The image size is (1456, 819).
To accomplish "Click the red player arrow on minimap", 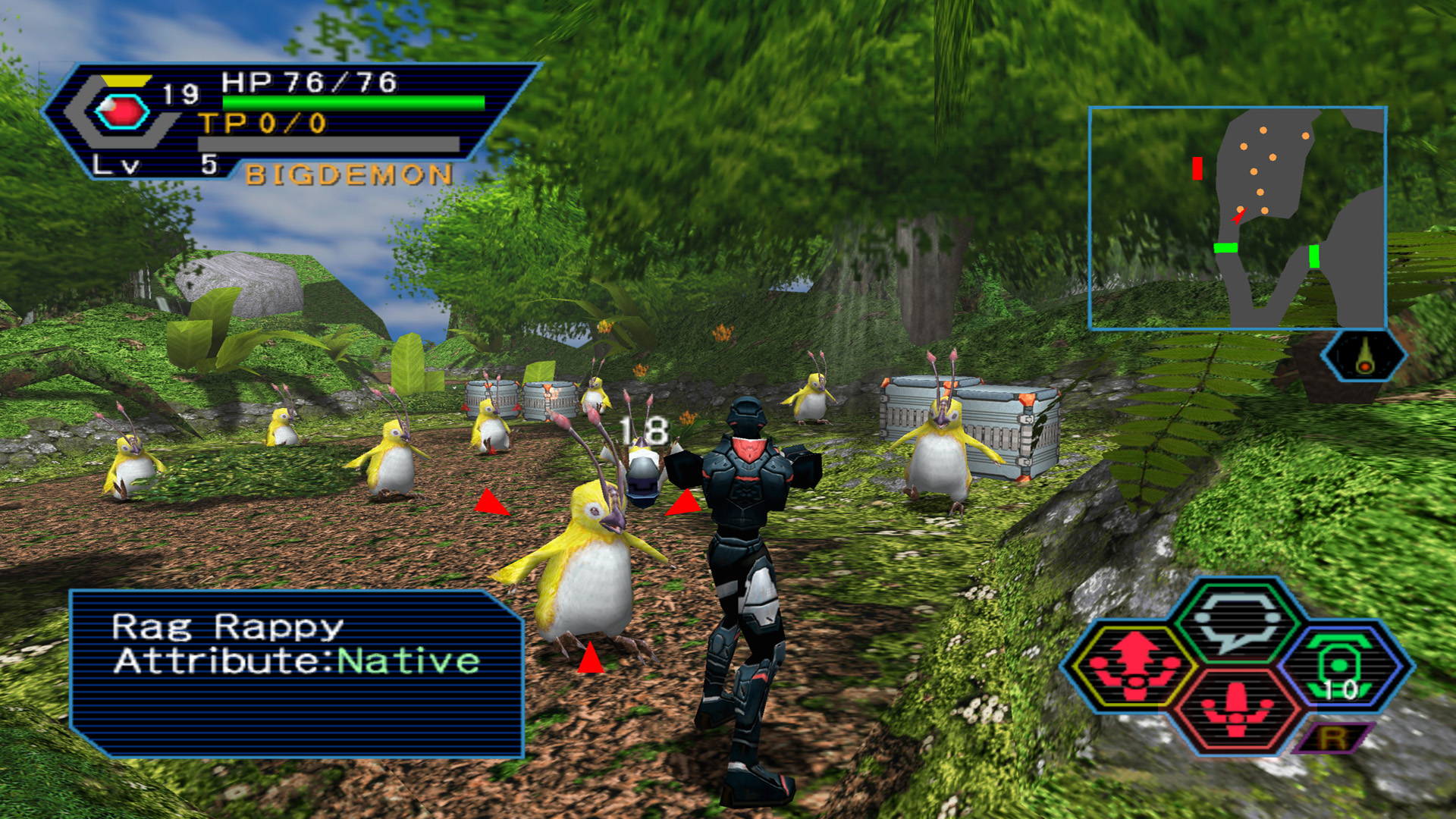I will (x=1238, y=216).
